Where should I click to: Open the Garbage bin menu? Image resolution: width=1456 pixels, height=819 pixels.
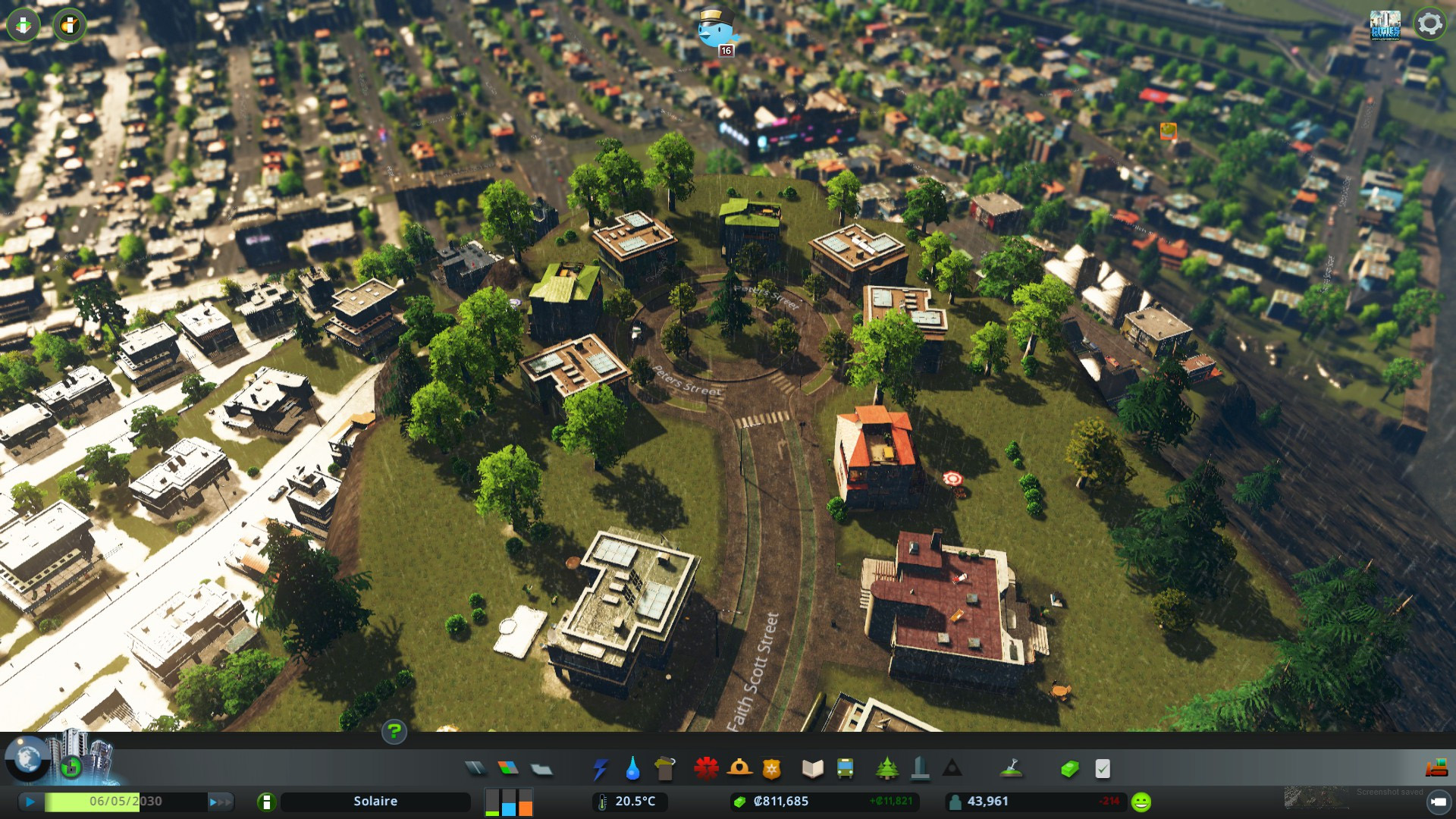665,769
